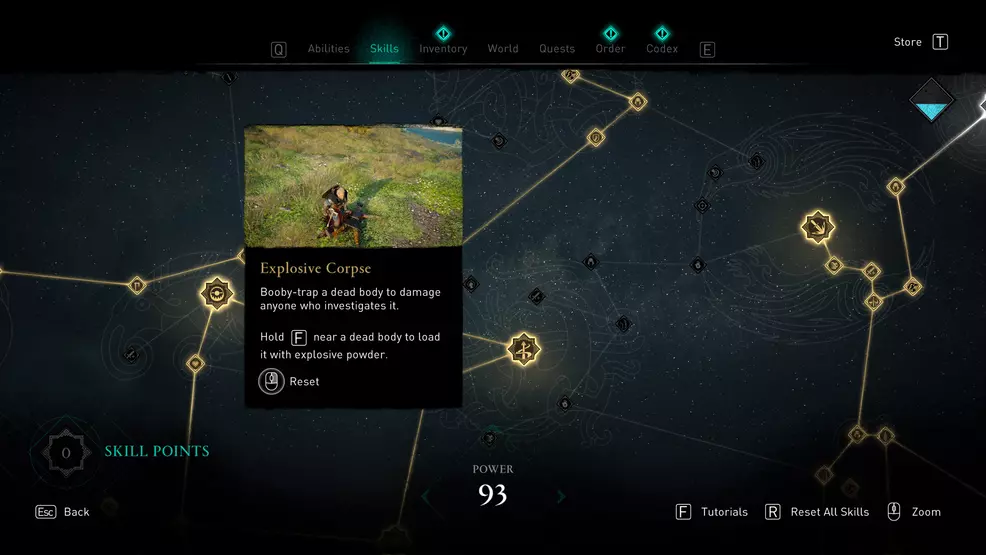The height and width of the screenshot is (555, 986).
Task: Go to the World tab
Action: (x=503, y=49)
